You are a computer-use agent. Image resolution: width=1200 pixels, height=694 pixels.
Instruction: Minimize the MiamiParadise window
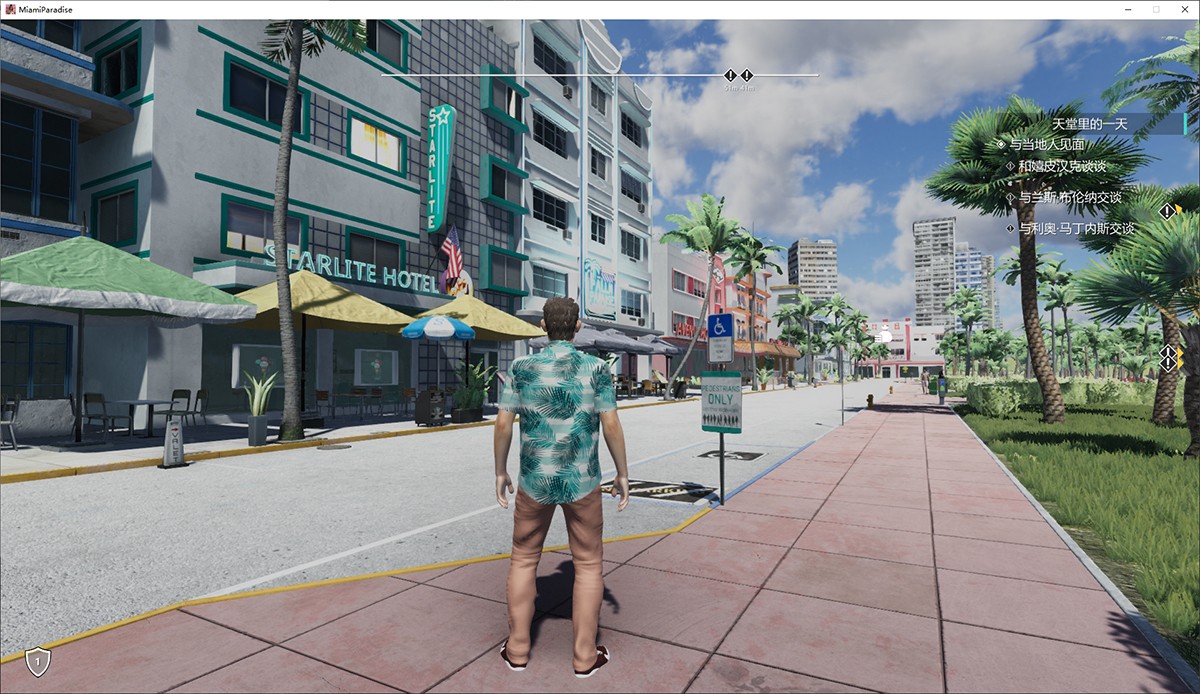(1129, 9)
